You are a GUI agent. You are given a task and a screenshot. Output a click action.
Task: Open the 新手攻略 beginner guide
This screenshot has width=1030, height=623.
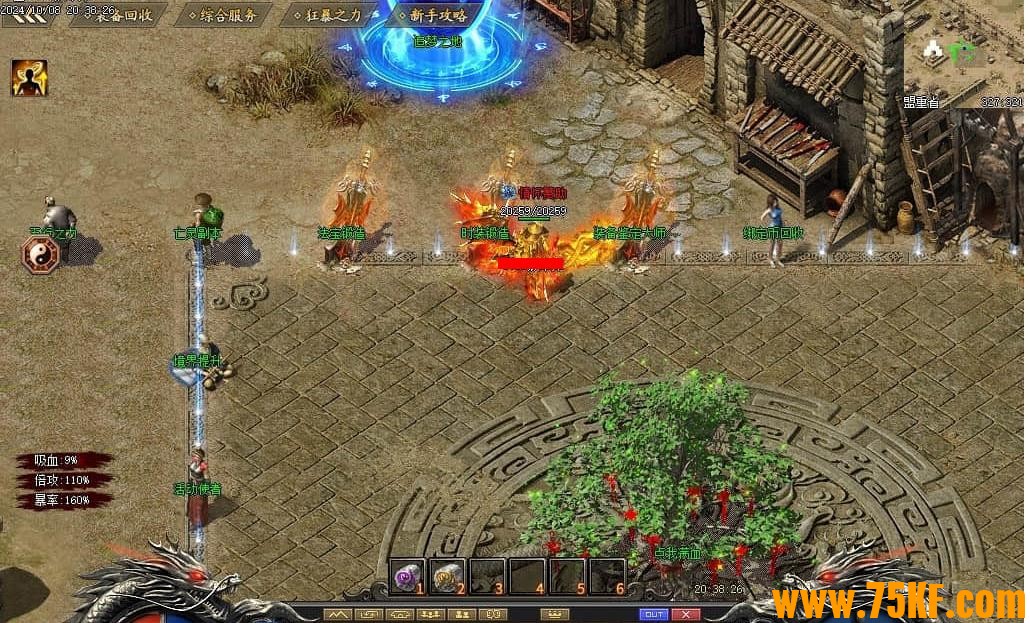[437, 15]
